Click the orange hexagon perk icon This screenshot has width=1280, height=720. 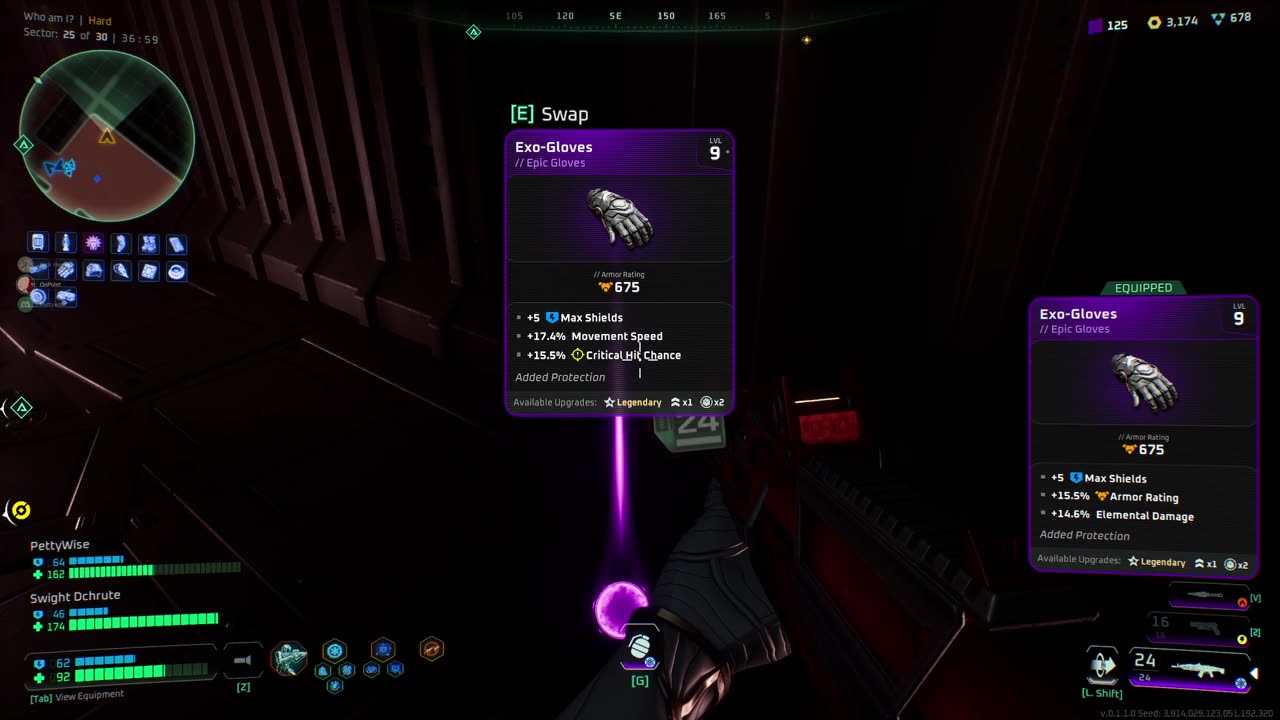pos(431,649)
